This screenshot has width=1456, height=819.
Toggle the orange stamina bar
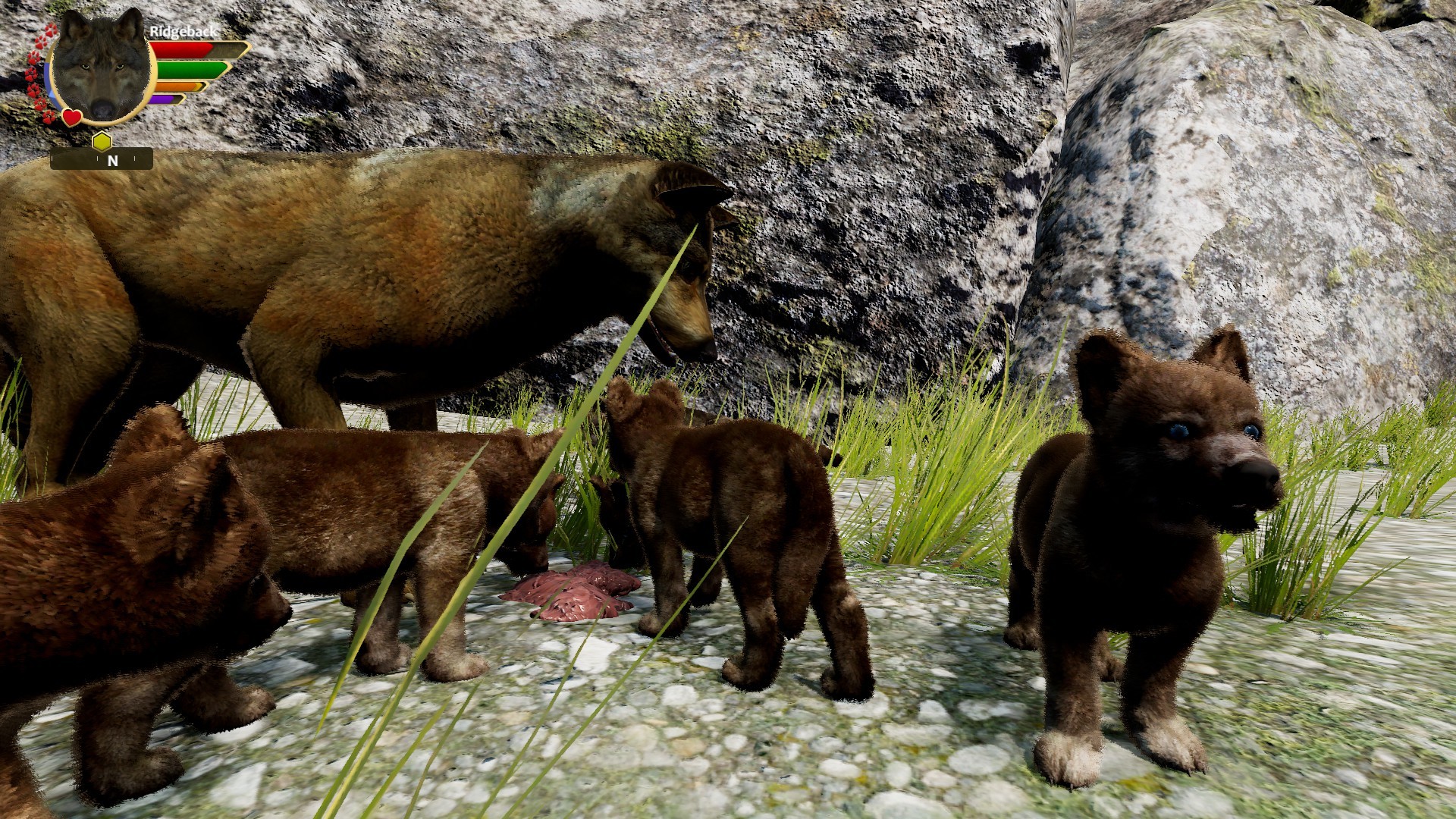pos(174,86)
